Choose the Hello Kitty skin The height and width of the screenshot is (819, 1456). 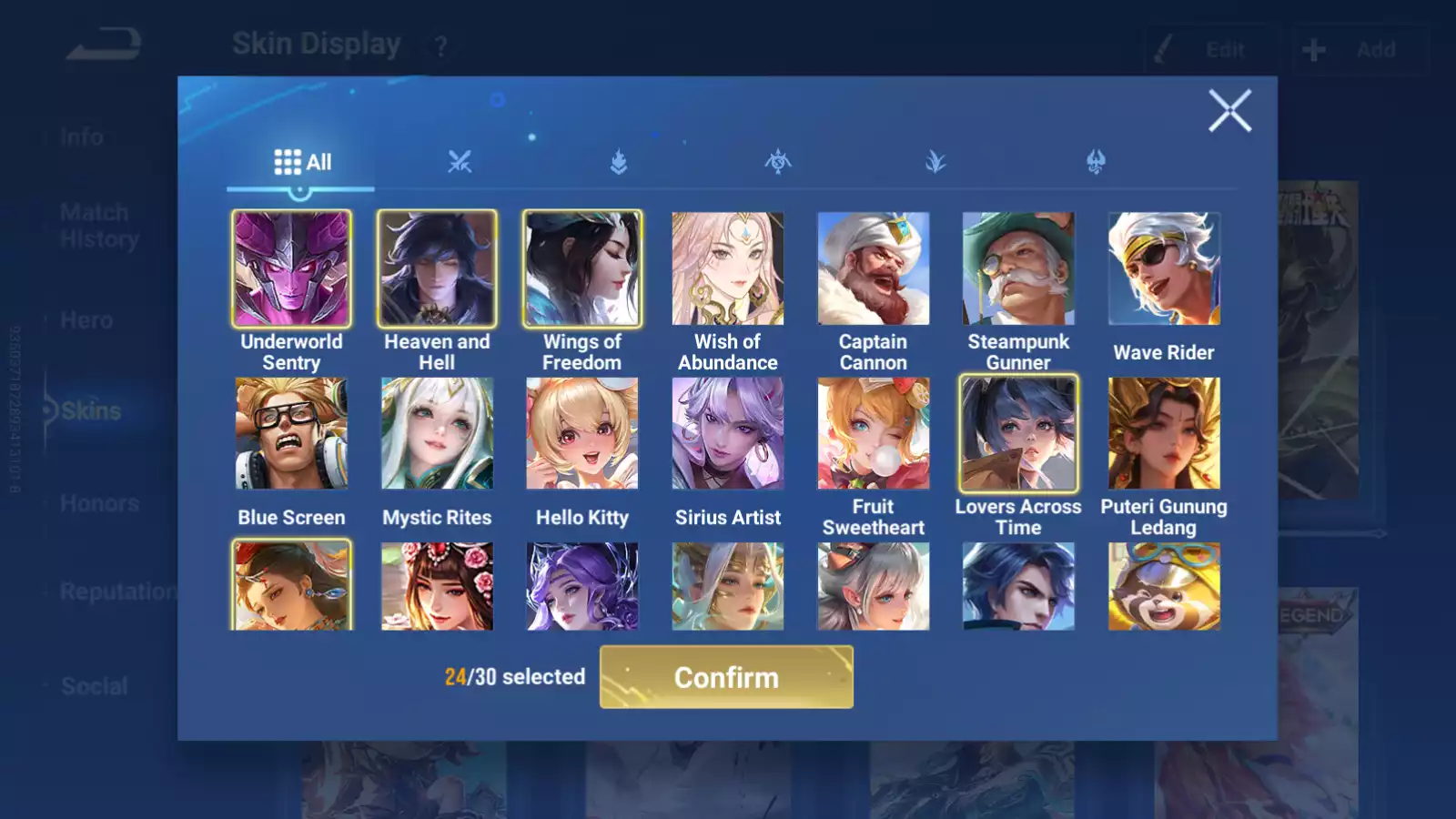582,434
